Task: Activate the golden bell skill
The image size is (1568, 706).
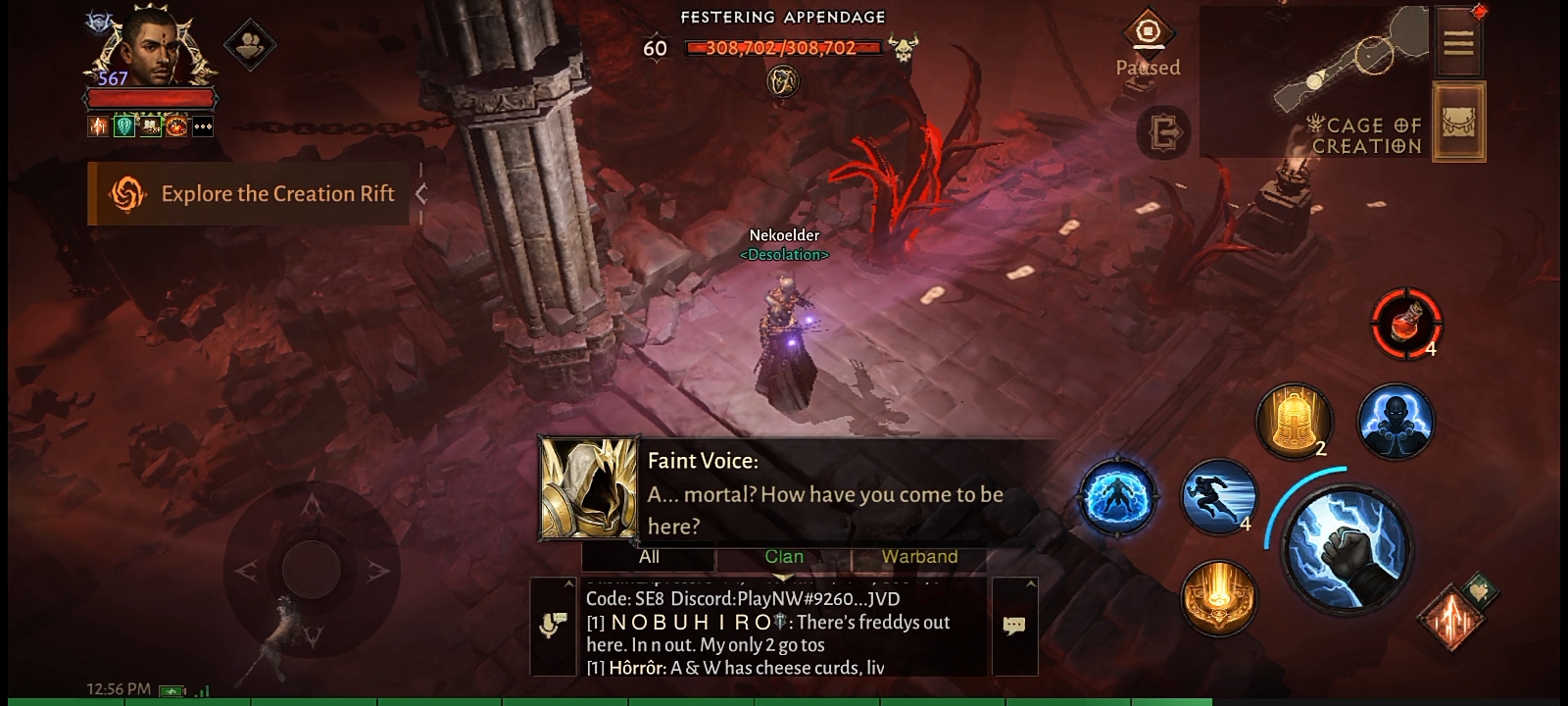Action: [1294, 422]
